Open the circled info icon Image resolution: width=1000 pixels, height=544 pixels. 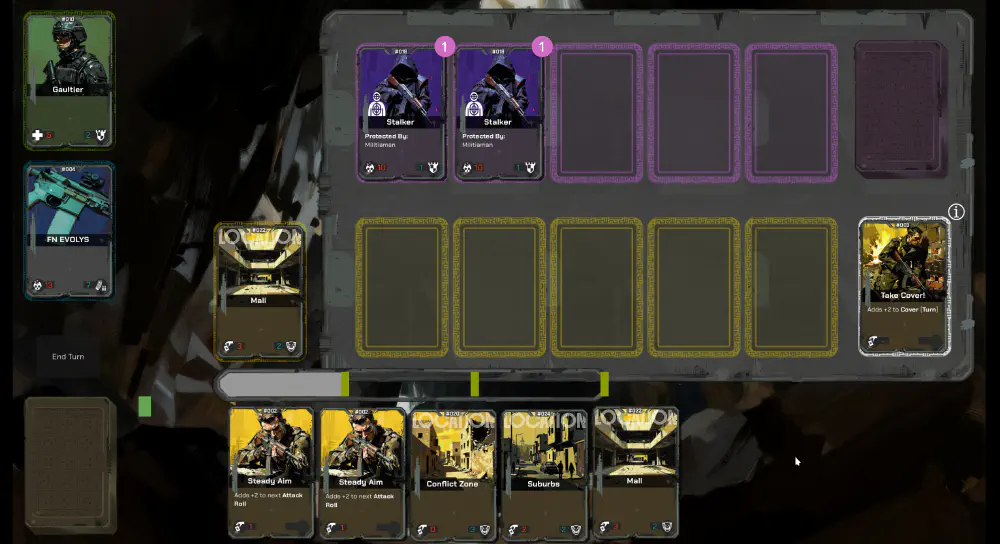point(956,212)
